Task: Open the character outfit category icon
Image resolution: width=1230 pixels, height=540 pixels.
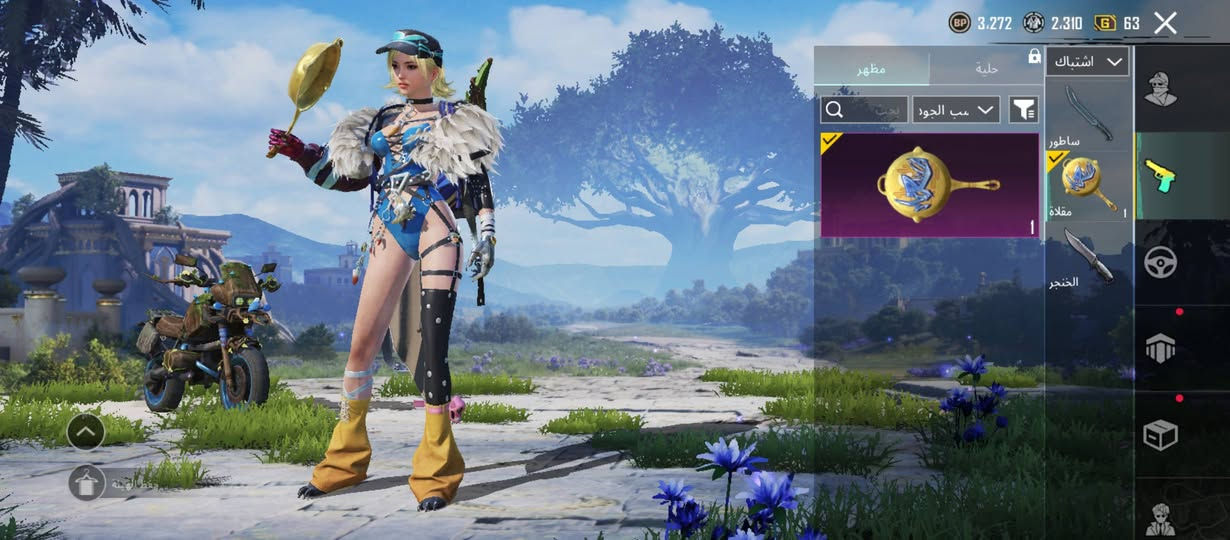Action: tap(1160, 89)
